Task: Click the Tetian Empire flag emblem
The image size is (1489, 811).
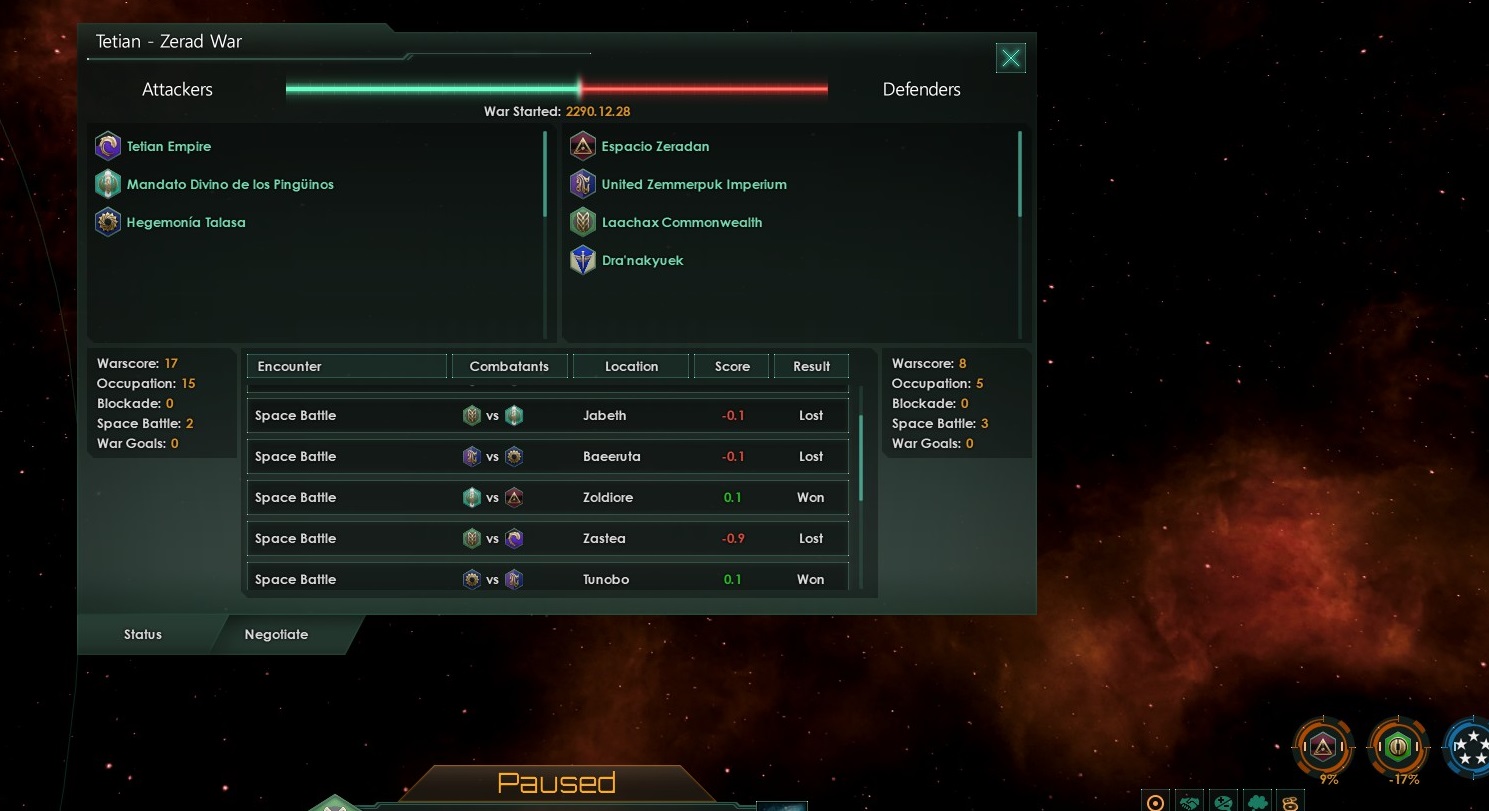Action: pyautogui.click(x=108, y=146)
